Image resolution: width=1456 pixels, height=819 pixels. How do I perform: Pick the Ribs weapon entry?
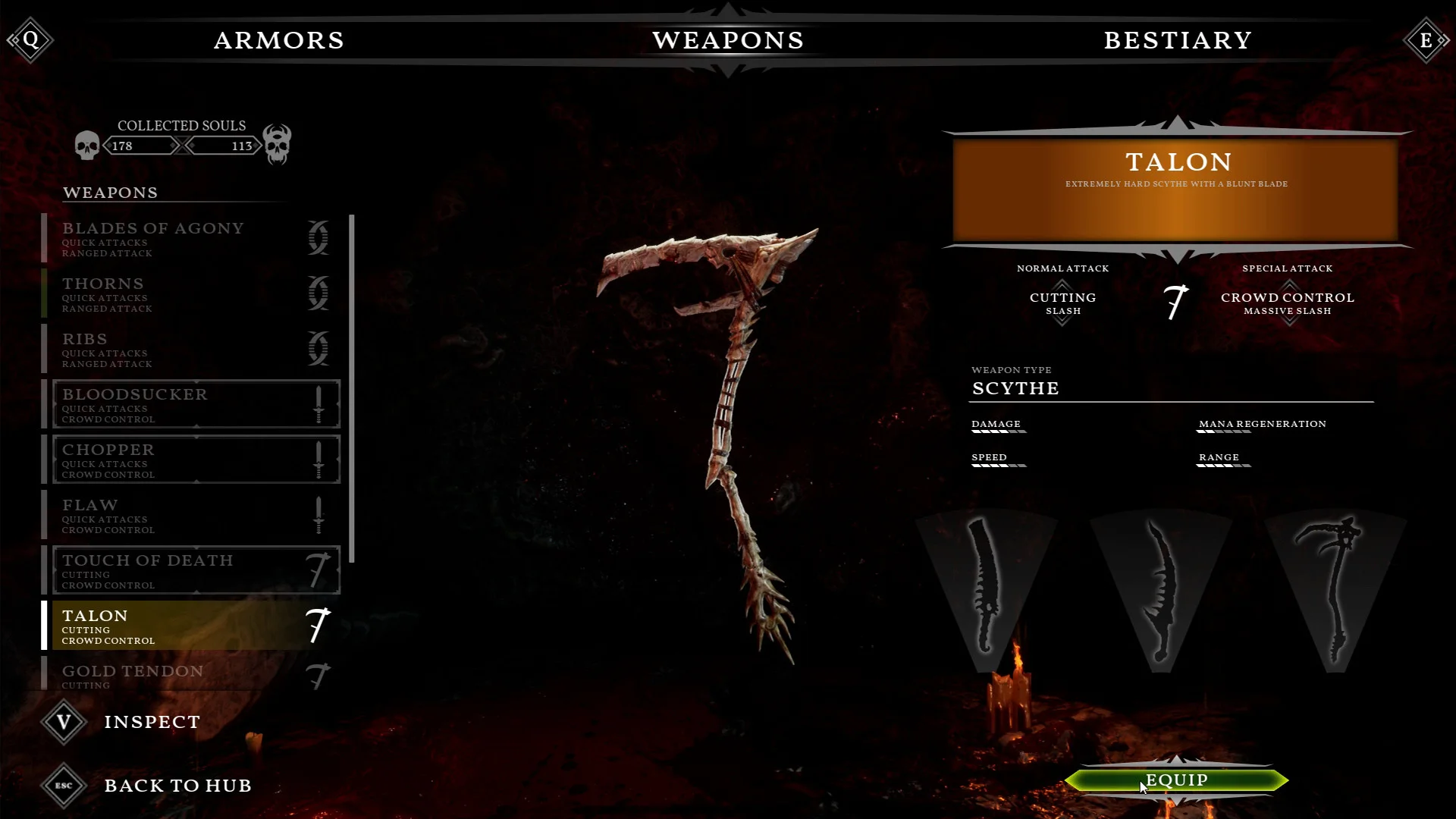click(x=190, y=349)
